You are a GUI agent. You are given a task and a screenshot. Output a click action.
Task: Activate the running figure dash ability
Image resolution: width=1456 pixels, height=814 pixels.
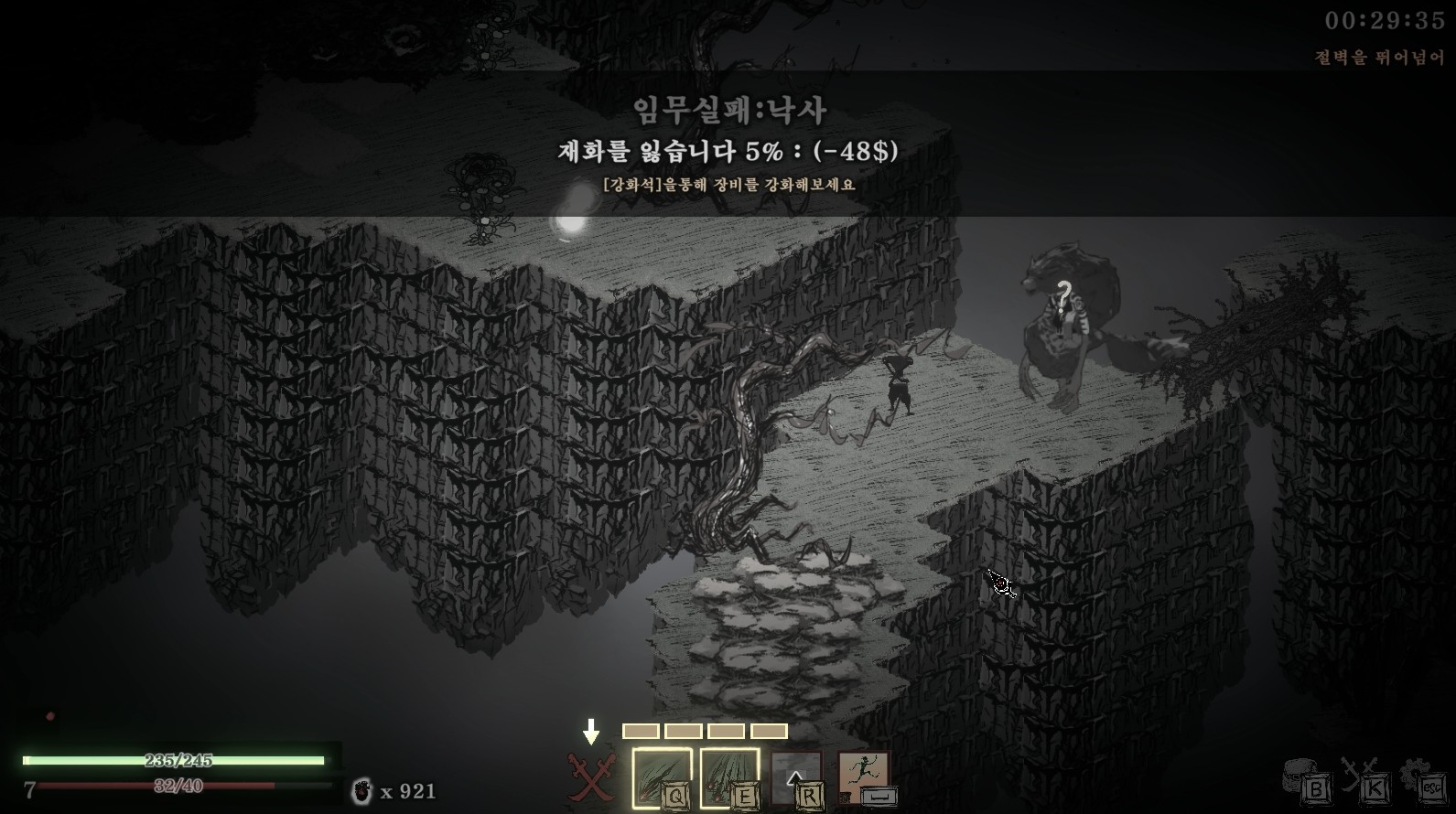point(864,777)
